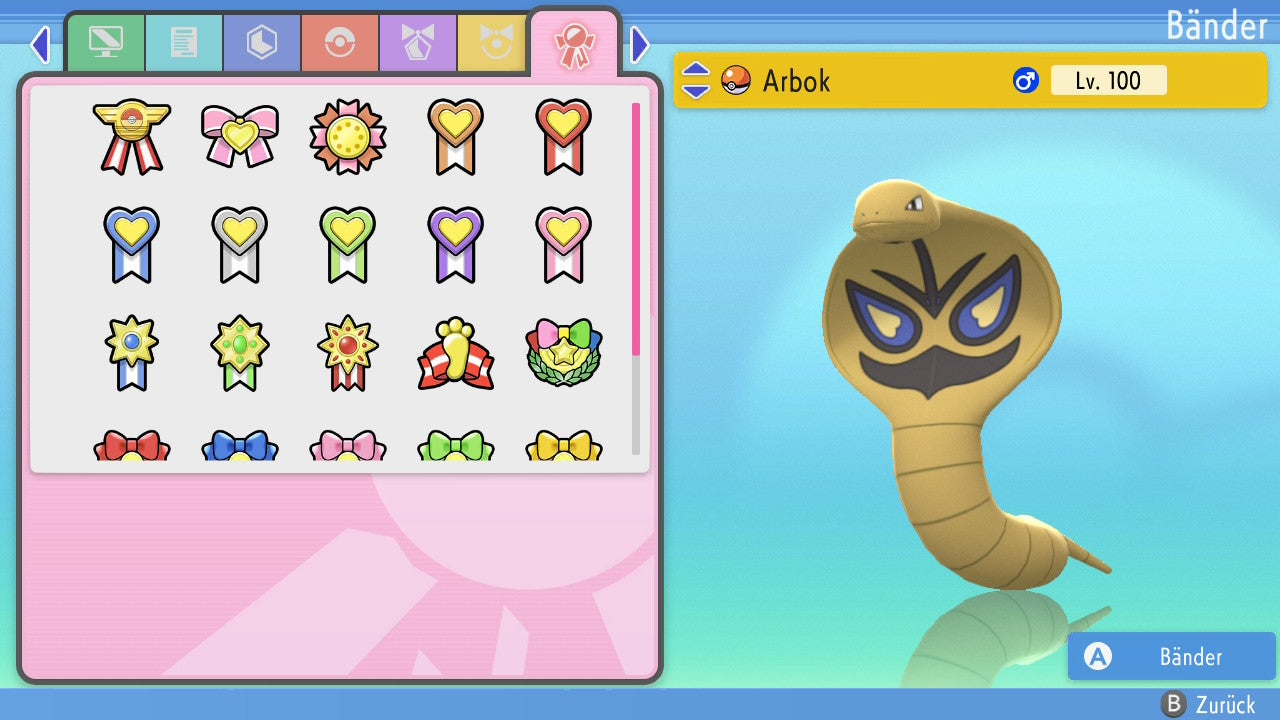Choose the green laurel wreath star ribbon
1280x720 pixels.
[x=563, y=354]
